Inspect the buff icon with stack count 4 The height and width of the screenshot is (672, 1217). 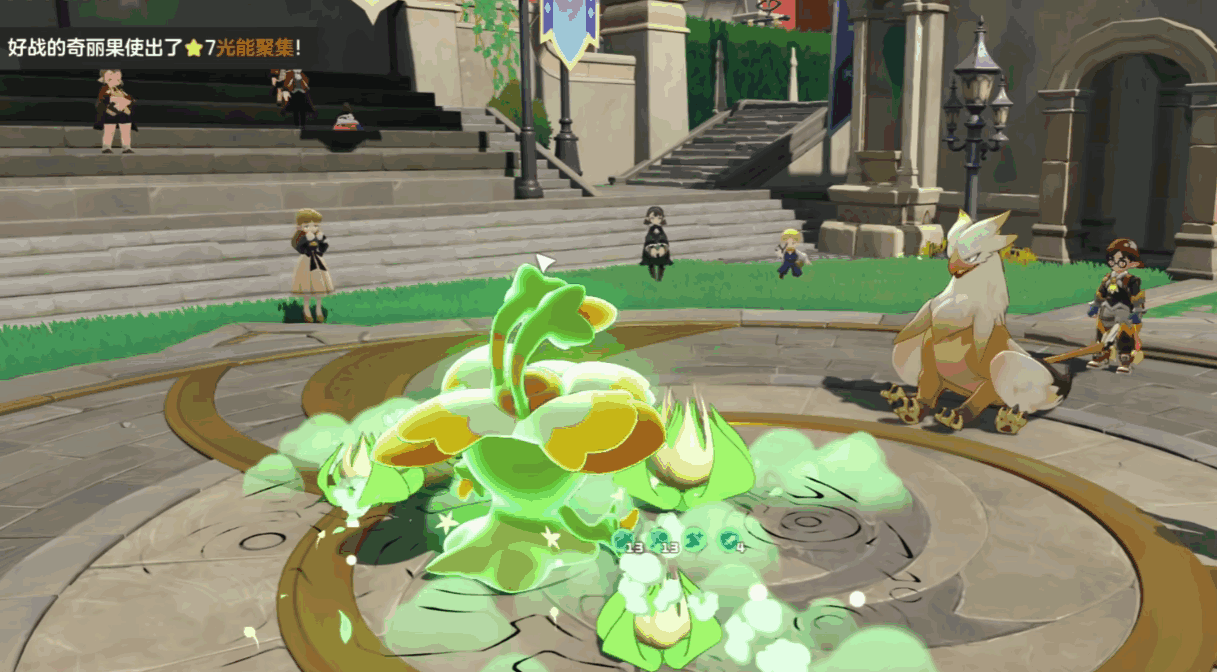[729, 540]
